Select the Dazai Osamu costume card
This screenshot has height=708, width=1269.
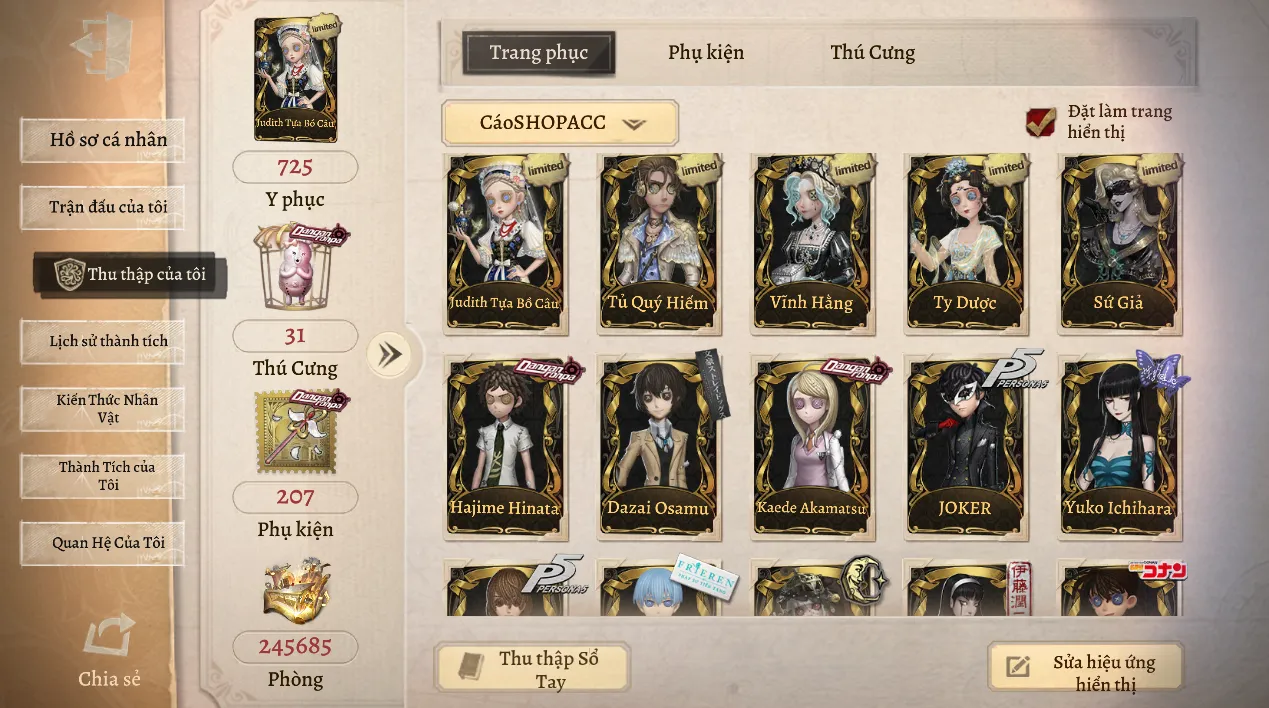(x=657, y=447)
